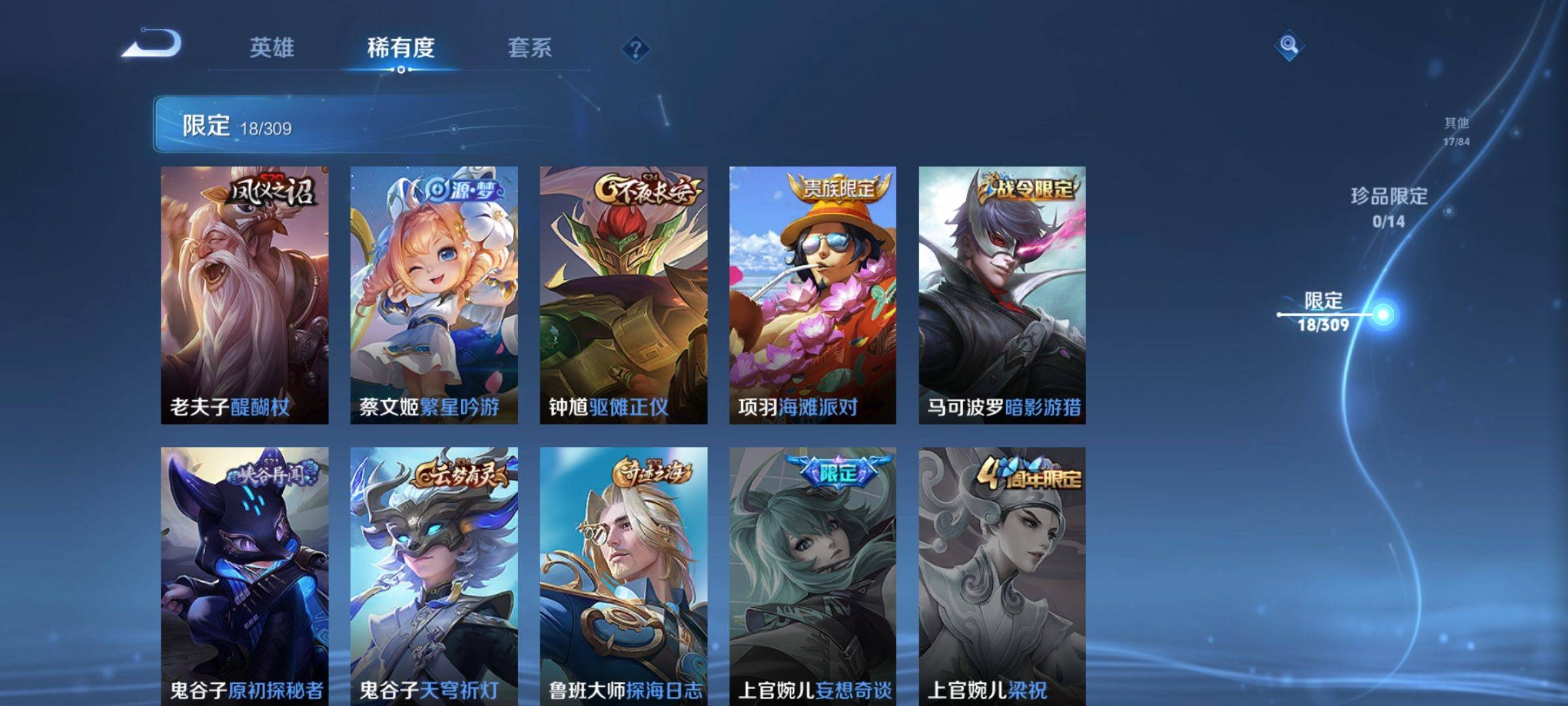Viewport: 1568px width, 706px height.
Task: Open the 钟馗 驱傩正仪 skin card
Action: pos(623,295)
